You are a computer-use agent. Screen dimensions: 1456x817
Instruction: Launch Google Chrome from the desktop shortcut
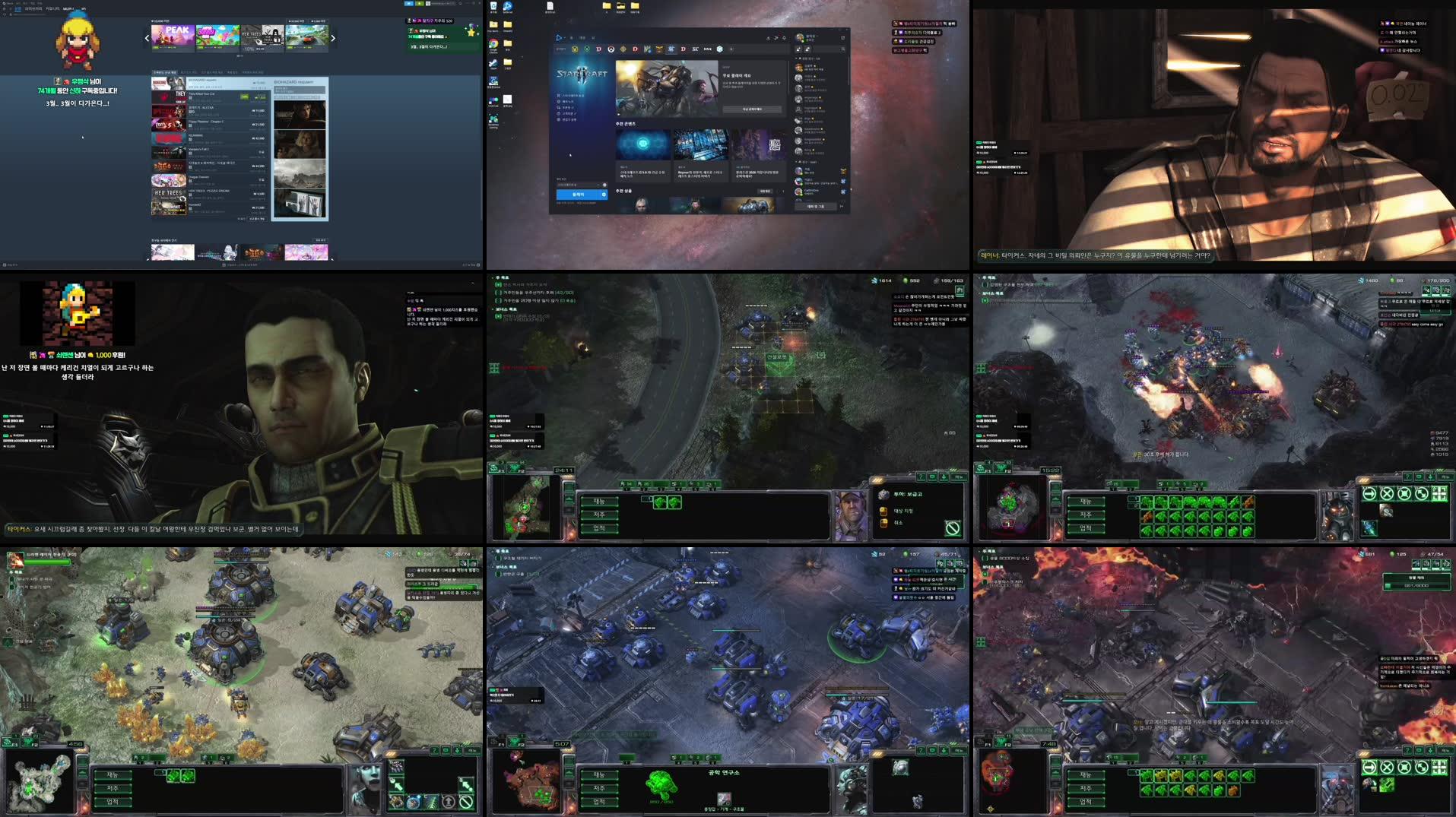(493, 45)
